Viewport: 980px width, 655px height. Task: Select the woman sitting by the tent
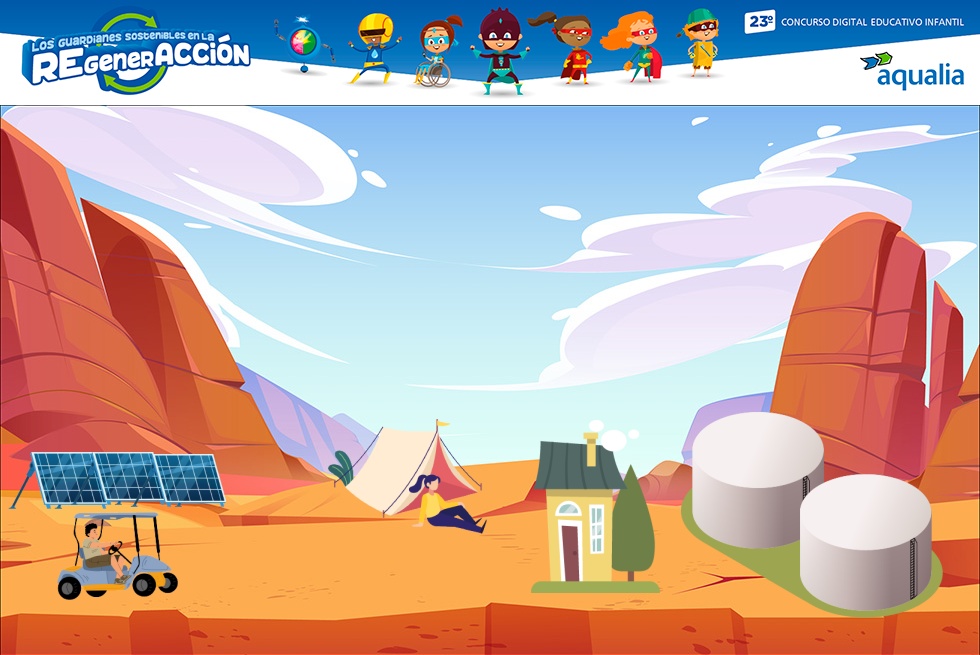[444, 506]
